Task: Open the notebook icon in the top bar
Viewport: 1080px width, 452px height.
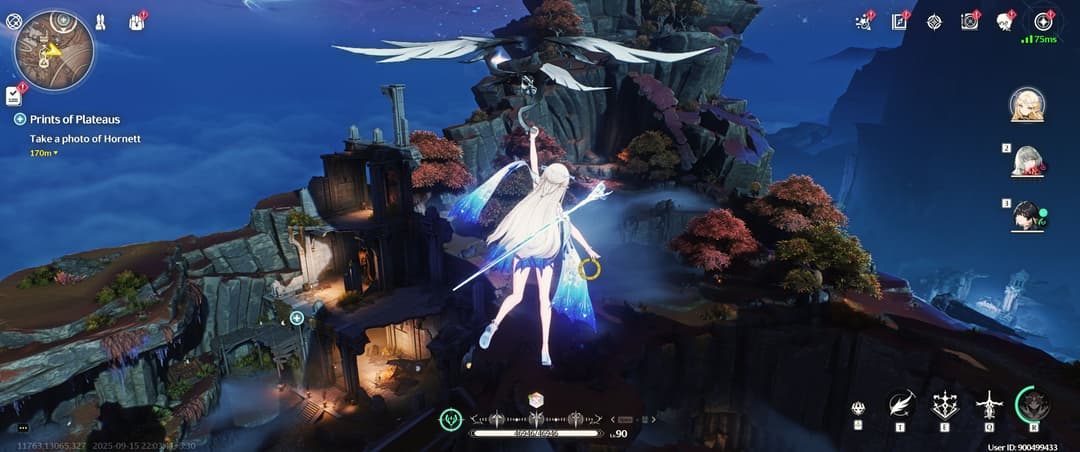Action: [899, 21]
